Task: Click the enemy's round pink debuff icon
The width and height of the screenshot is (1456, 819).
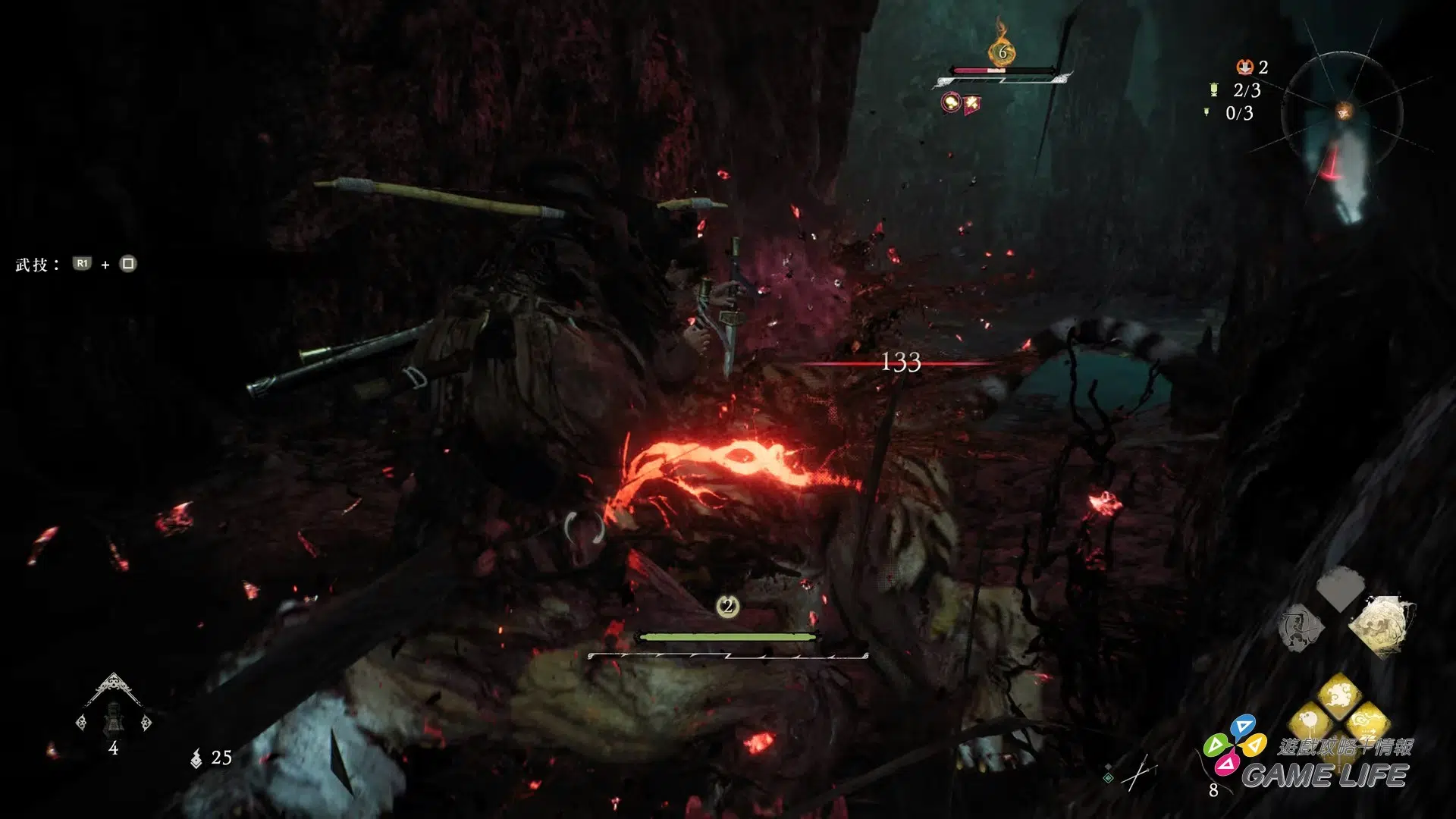Action: (950, 102)
